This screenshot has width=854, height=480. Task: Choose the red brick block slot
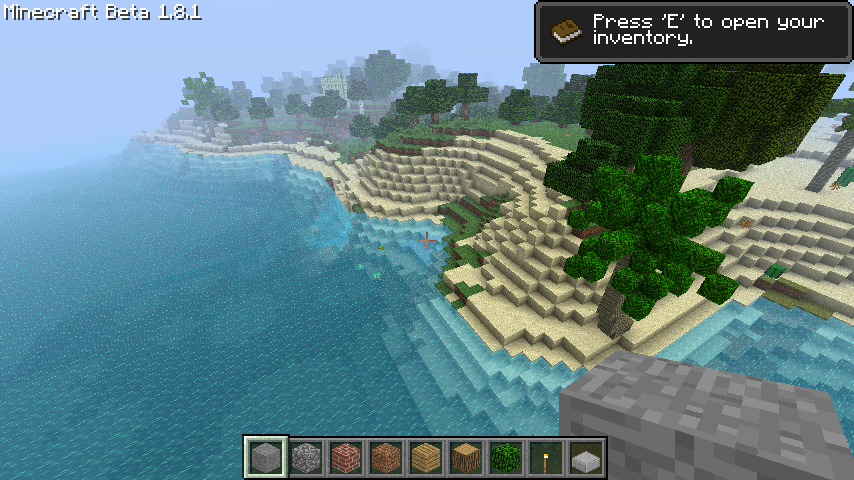[346, 458]
